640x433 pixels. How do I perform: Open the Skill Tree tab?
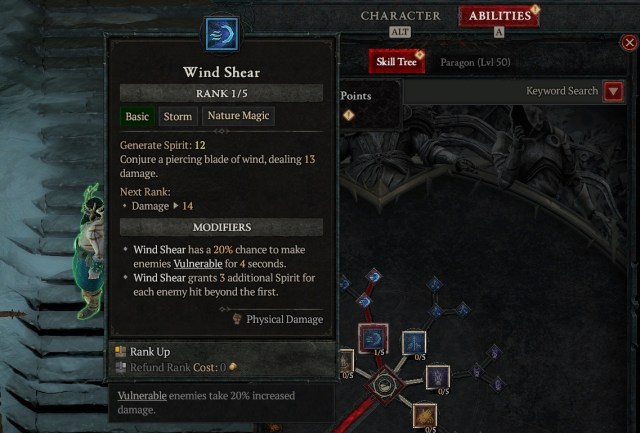click(x=394, y=62)
